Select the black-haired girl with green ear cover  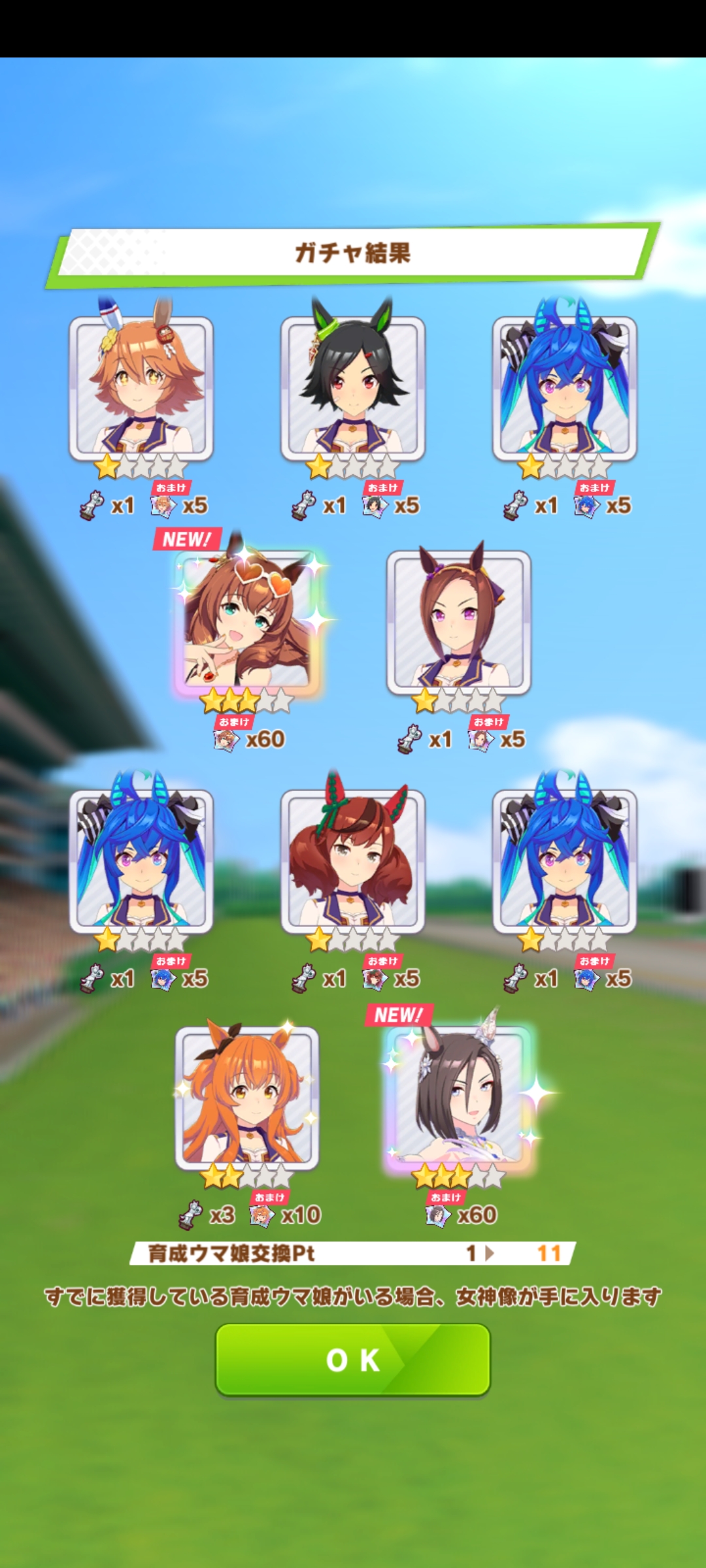[x=353, y=387]
